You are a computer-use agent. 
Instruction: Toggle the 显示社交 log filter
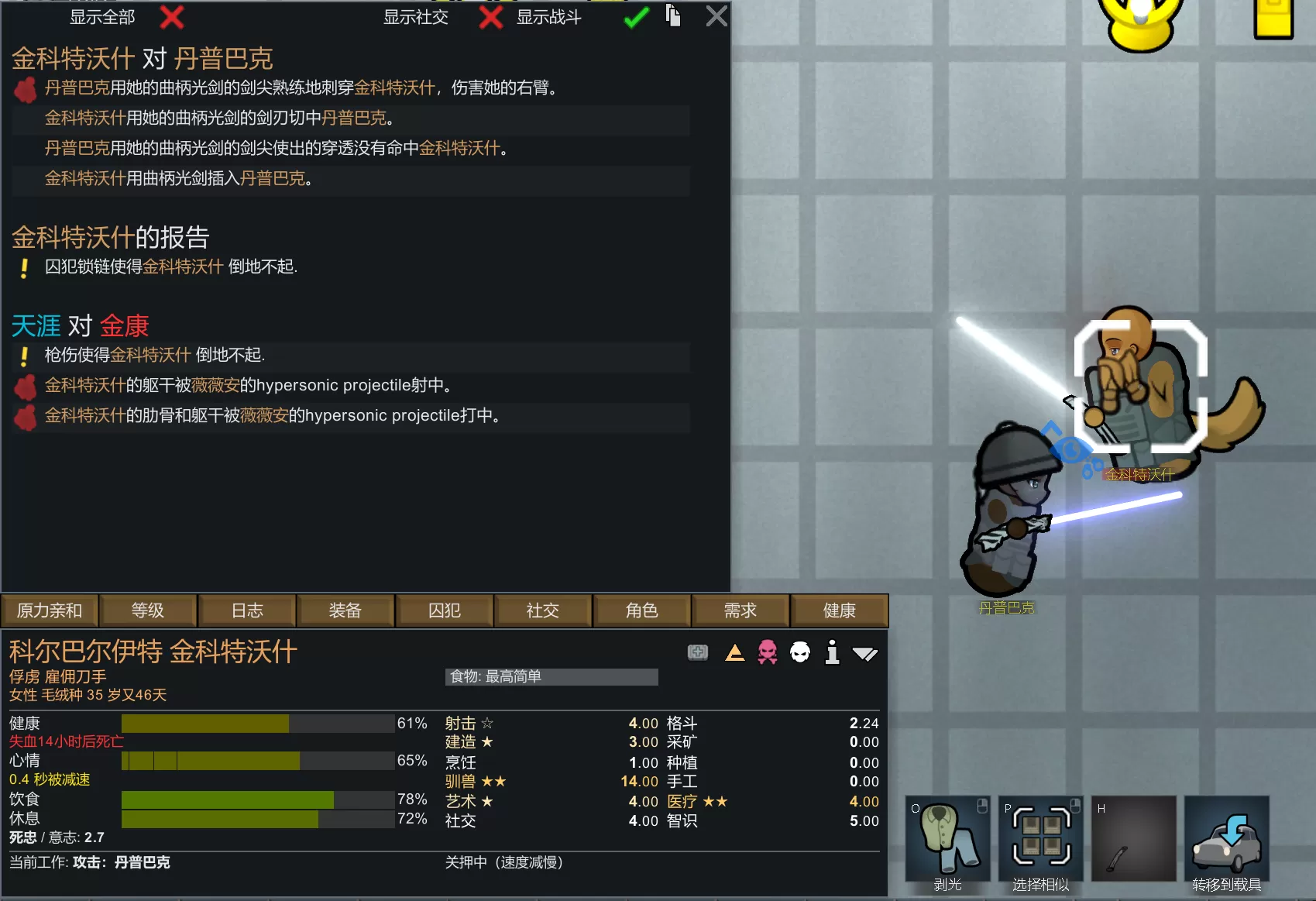(490, 17)
